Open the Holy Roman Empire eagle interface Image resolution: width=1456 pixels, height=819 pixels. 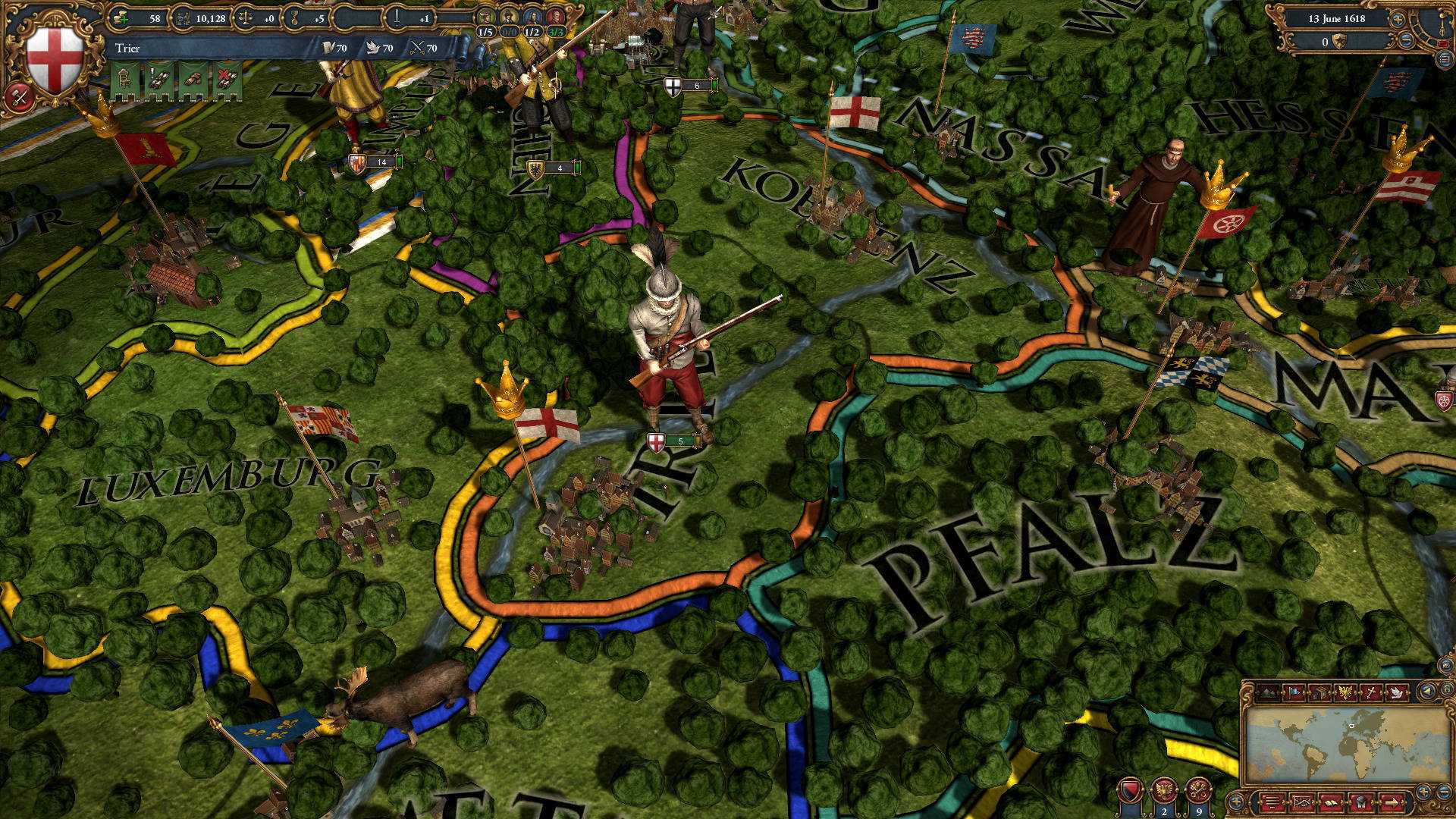(1164, 789)
